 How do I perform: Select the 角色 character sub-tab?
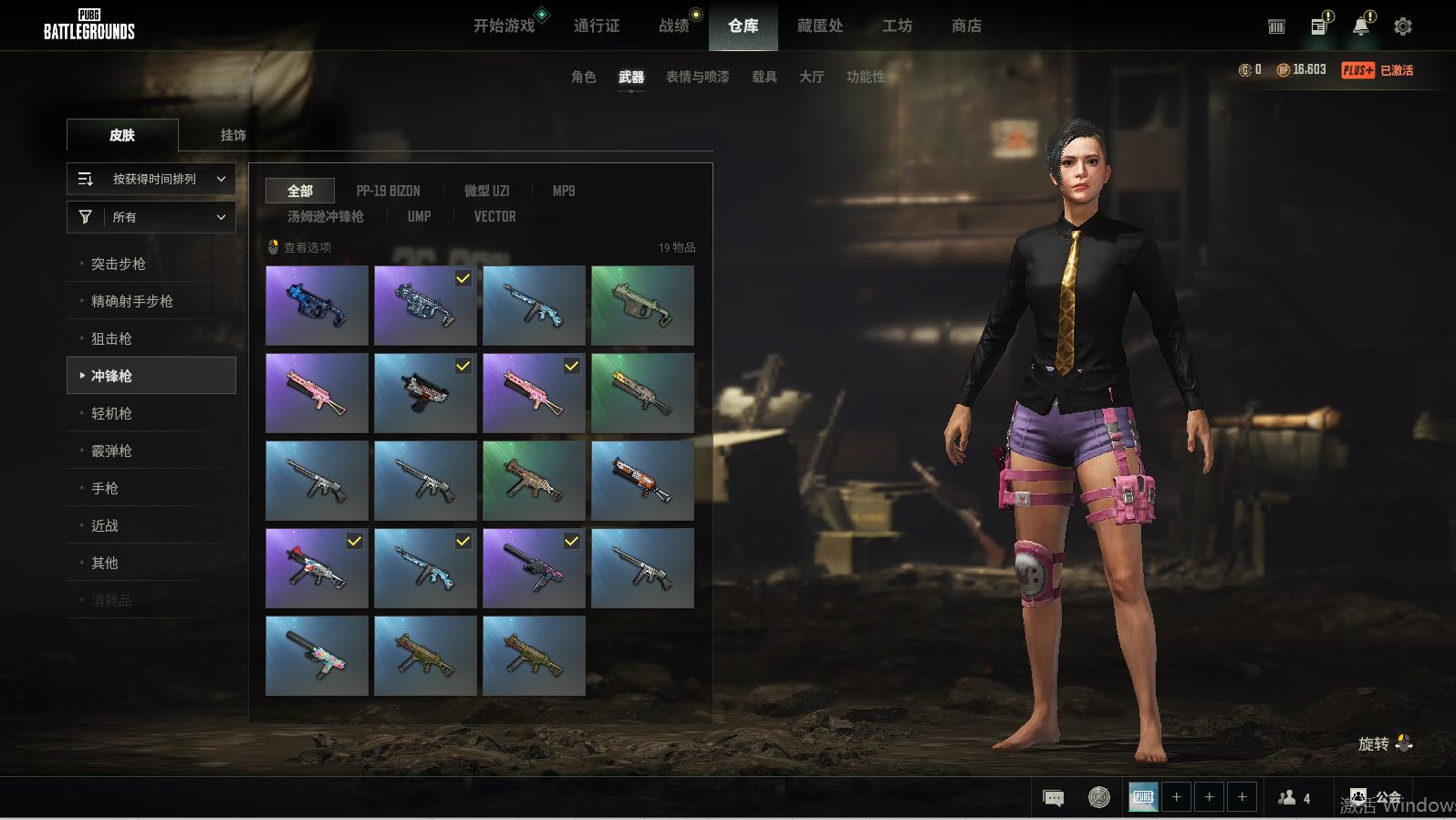(583, 78)
